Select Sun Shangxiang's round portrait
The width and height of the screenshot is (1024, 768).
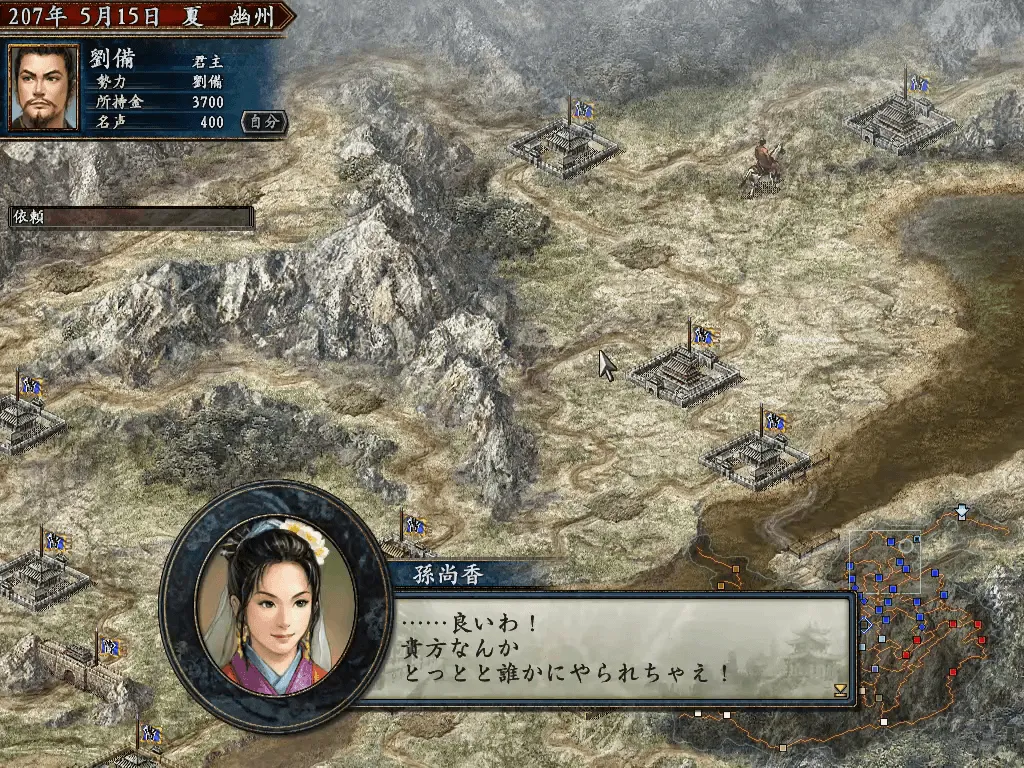tap(274, 604)
